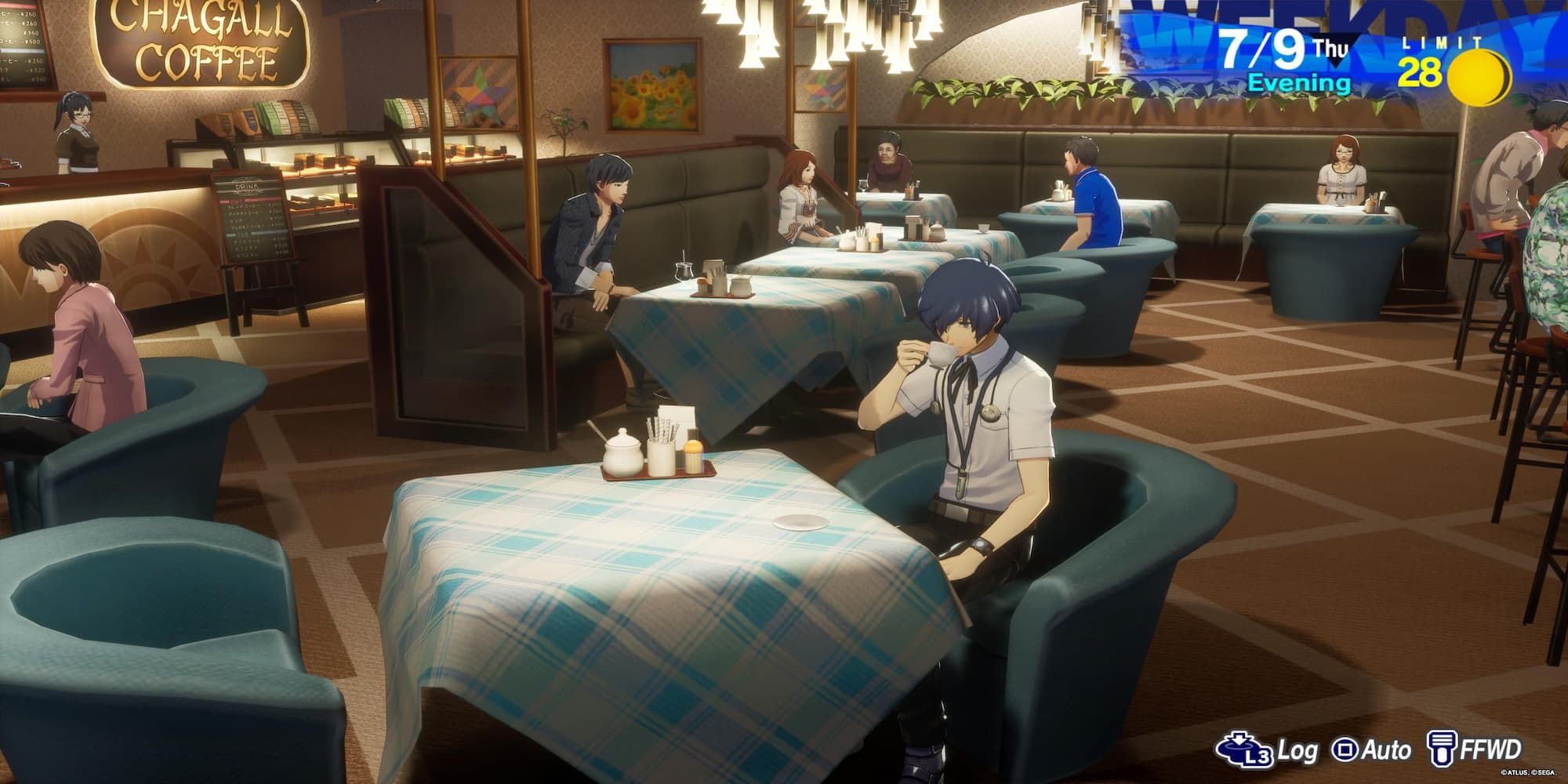Select the fast-forward flashlight icon near FFWD
Screen dimensions: 1568x784
[x=1443, y=746]
